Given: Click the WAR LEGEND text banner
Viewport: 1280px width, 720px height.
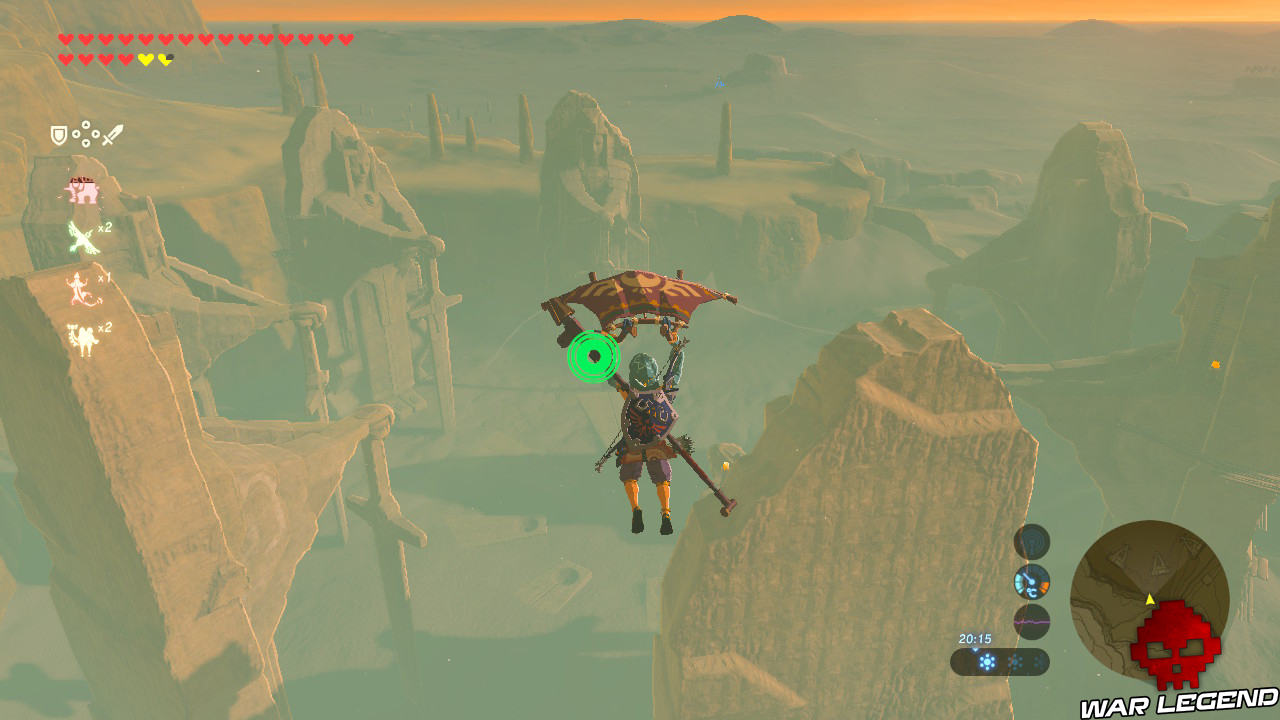Looking at the screenshot, I should click(x=1178, y=703).
